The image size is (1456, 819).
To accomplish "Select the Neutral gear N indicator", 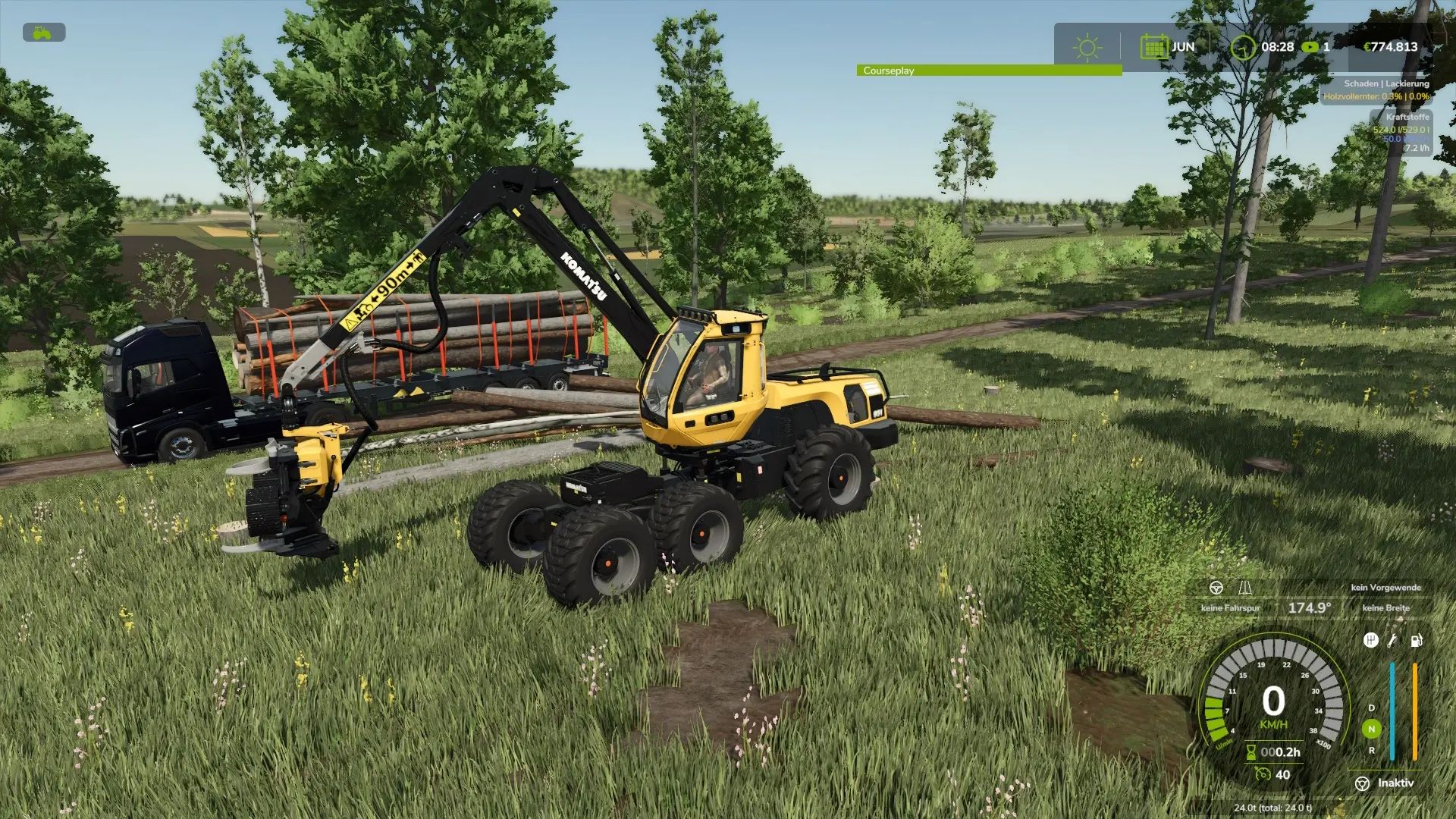I will [x=1371, y=729].
